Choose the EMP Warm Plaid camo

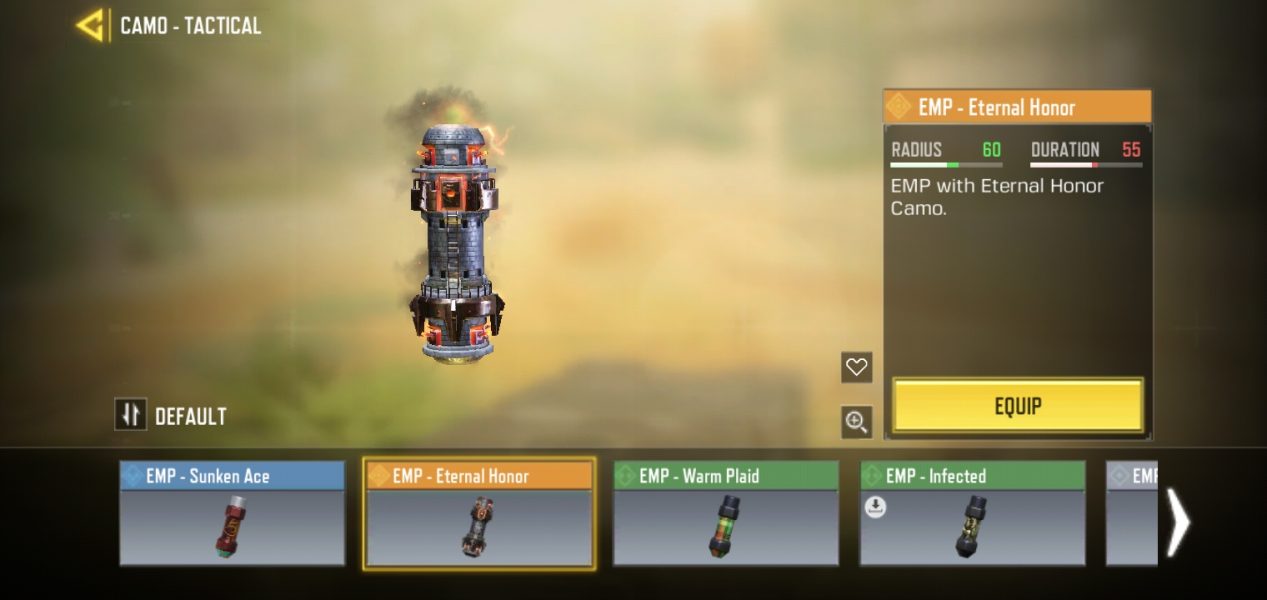726,514
